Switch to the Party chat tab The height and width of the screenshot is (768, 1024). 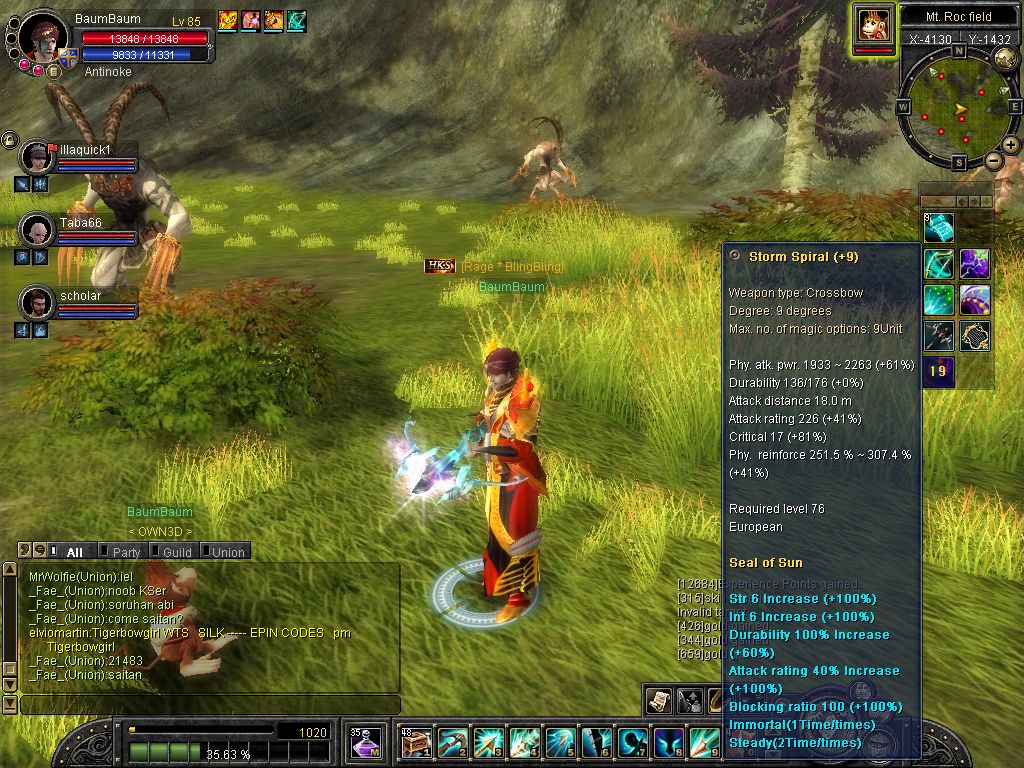125,552
